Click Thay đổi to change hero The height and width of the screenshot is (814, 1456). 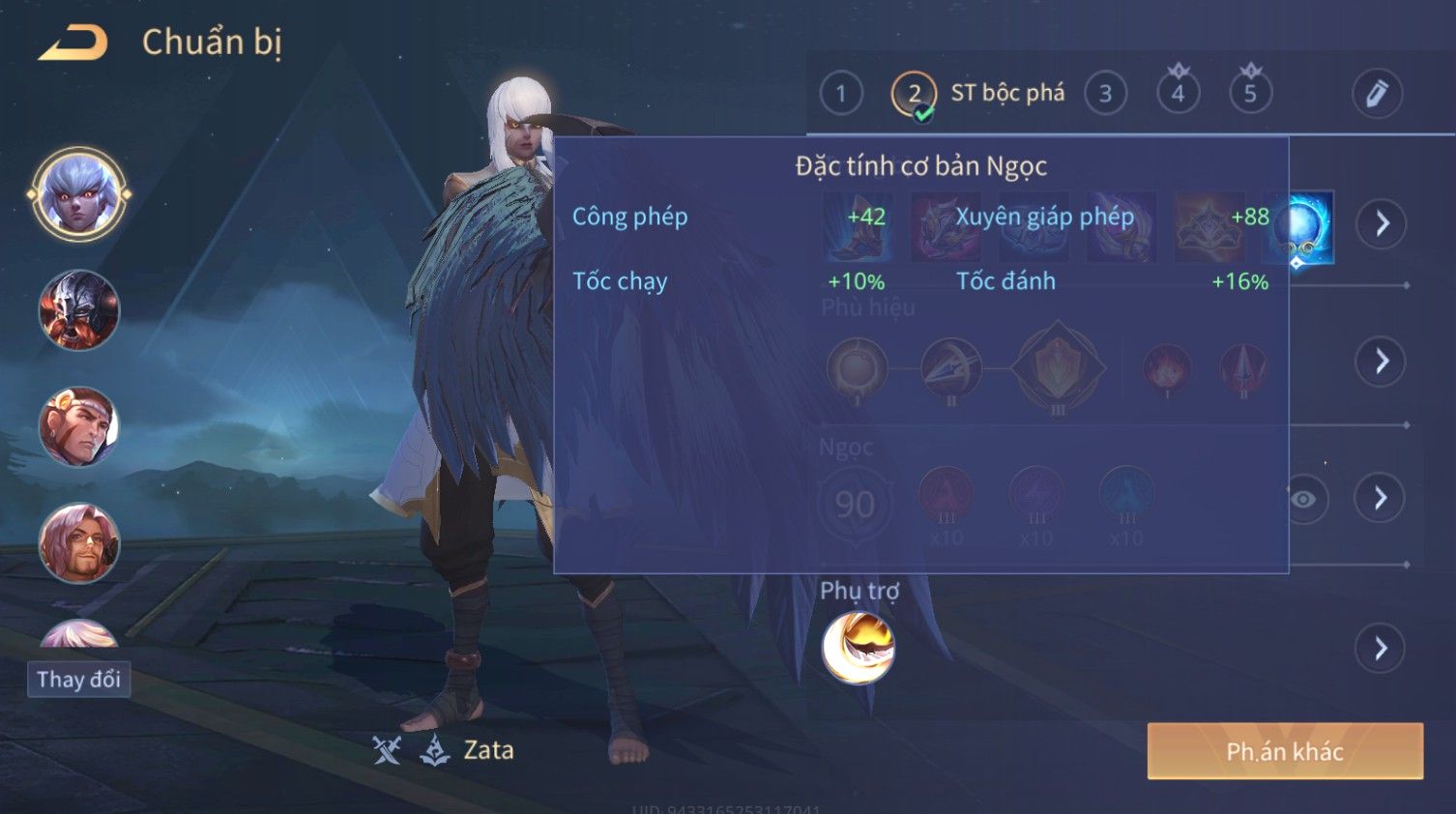pyautogui.click(x=78, y=680)
